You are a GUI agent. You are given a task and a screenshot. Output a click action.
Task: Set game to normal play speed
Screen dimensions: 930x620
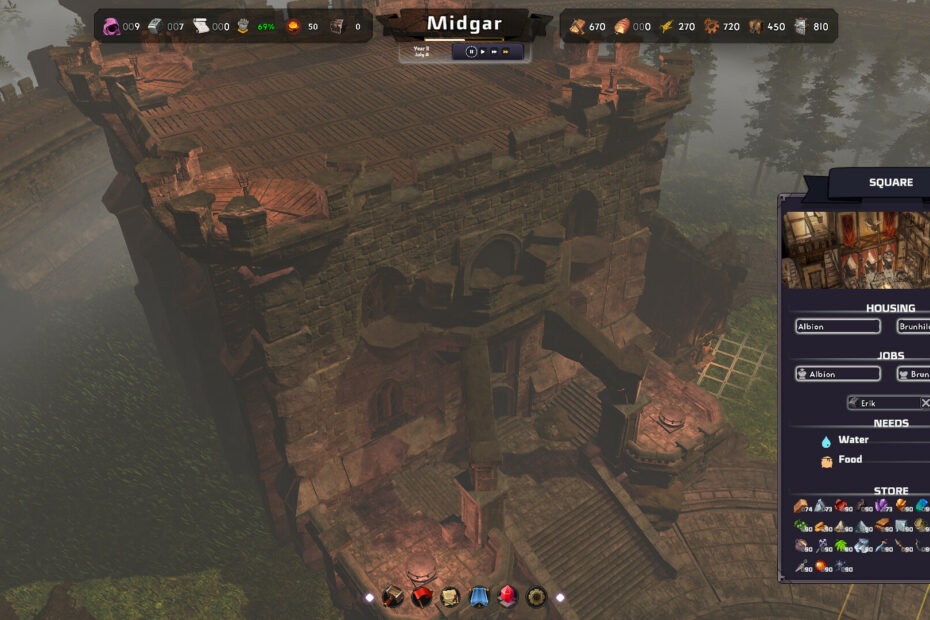pos(483,51)
